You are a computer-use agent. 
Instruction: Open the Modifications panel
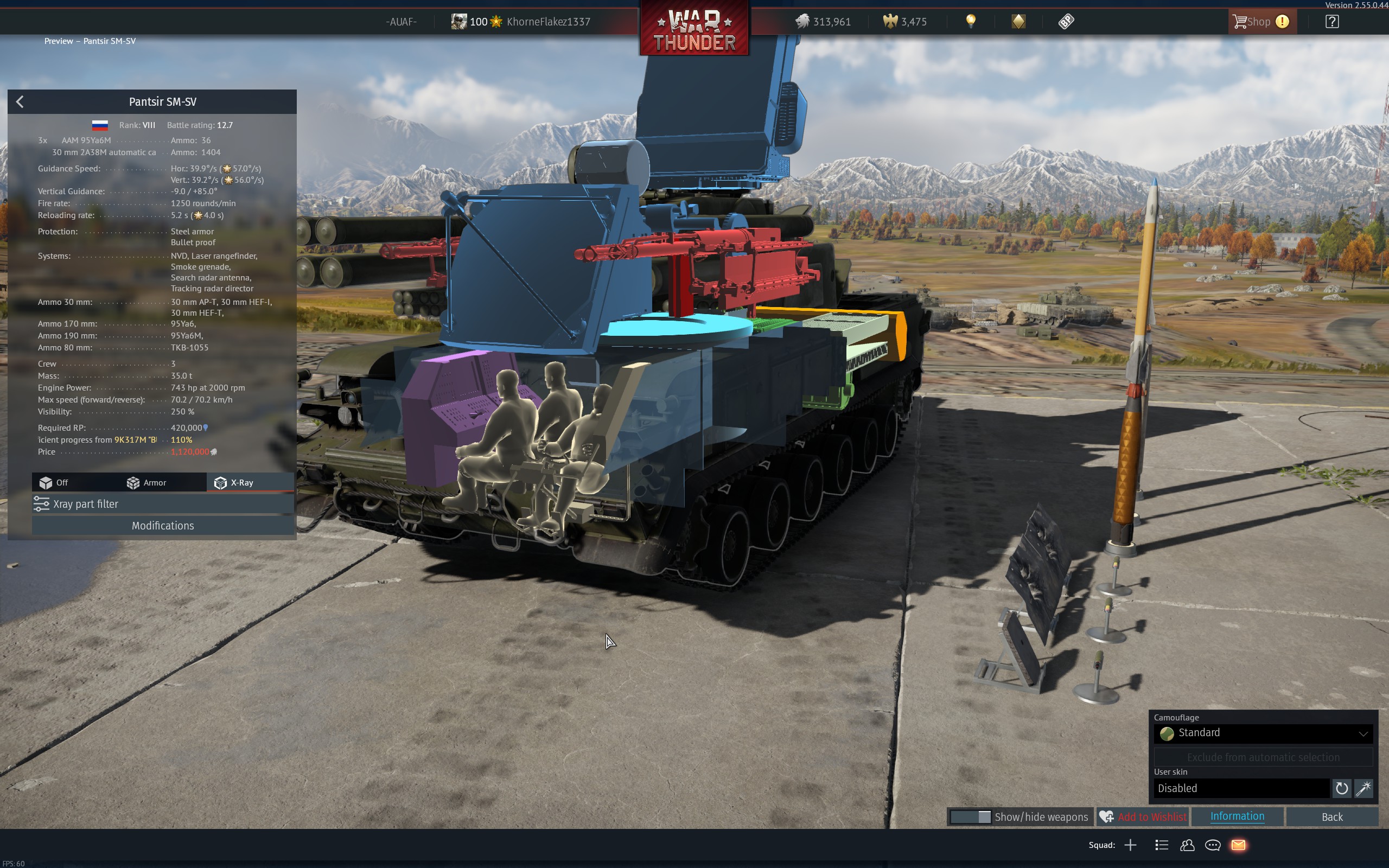click(x=162, y=526)
